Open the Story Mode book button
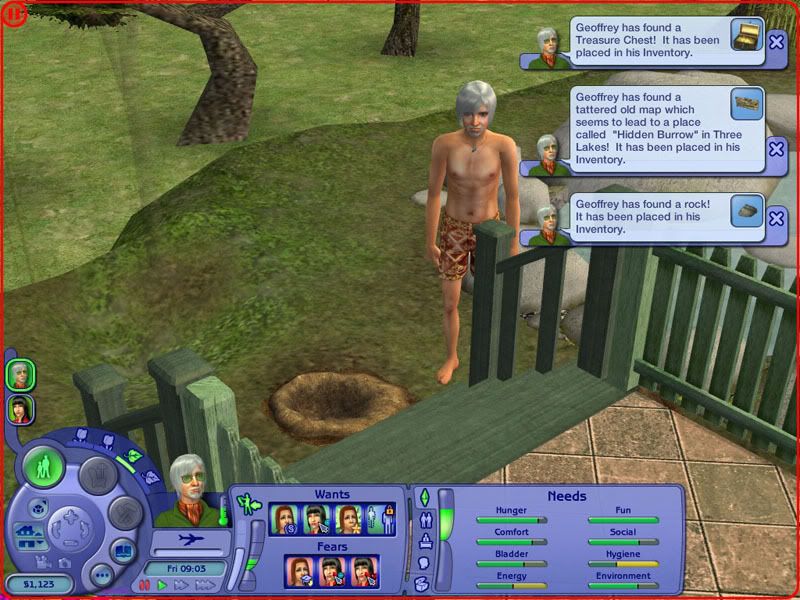Image resolution: width=800 pixels, height=600 pixels. coord(122,551)
